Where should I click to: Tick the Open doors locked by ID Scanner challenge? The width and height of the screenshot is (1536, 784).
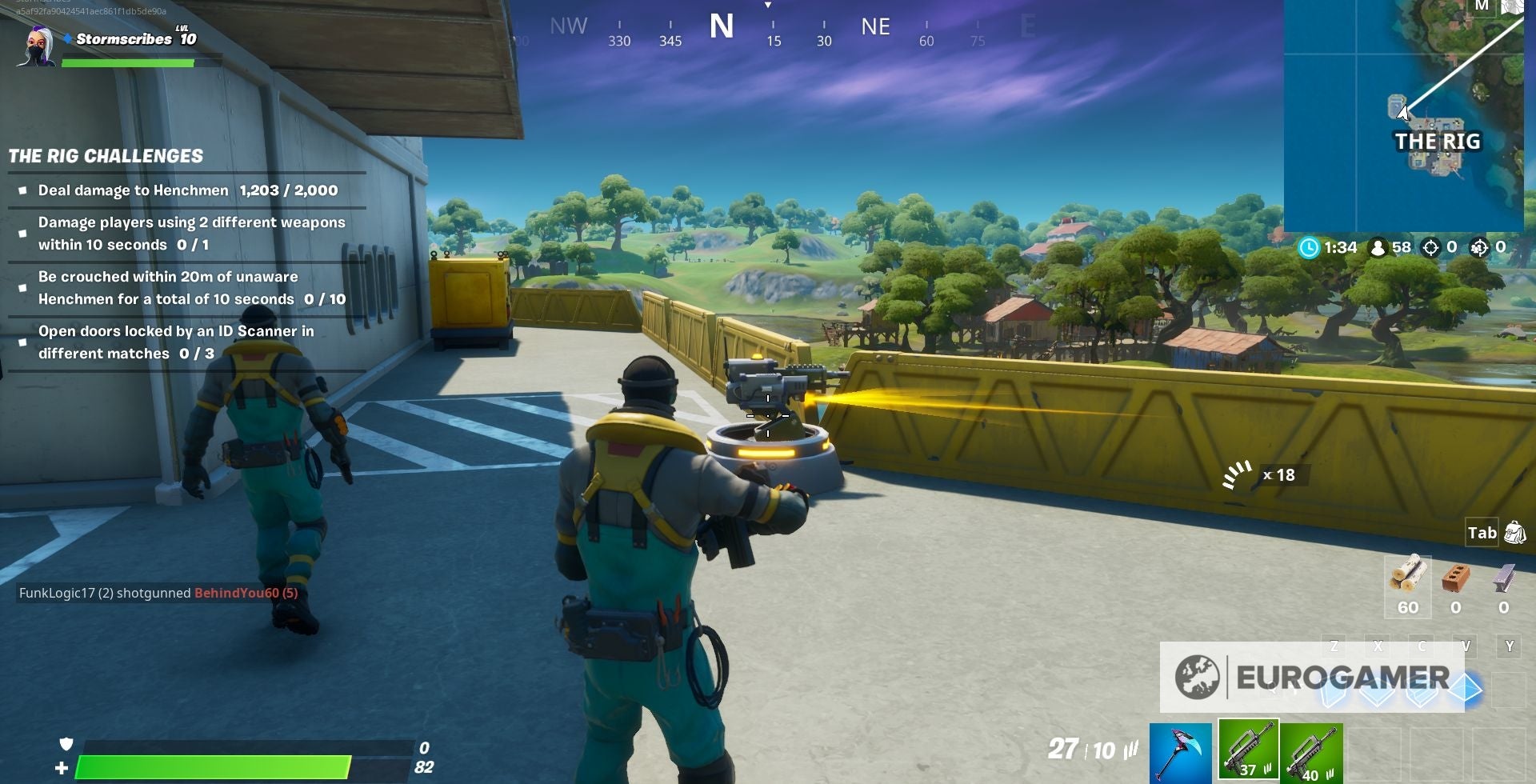tap(21, 342)
